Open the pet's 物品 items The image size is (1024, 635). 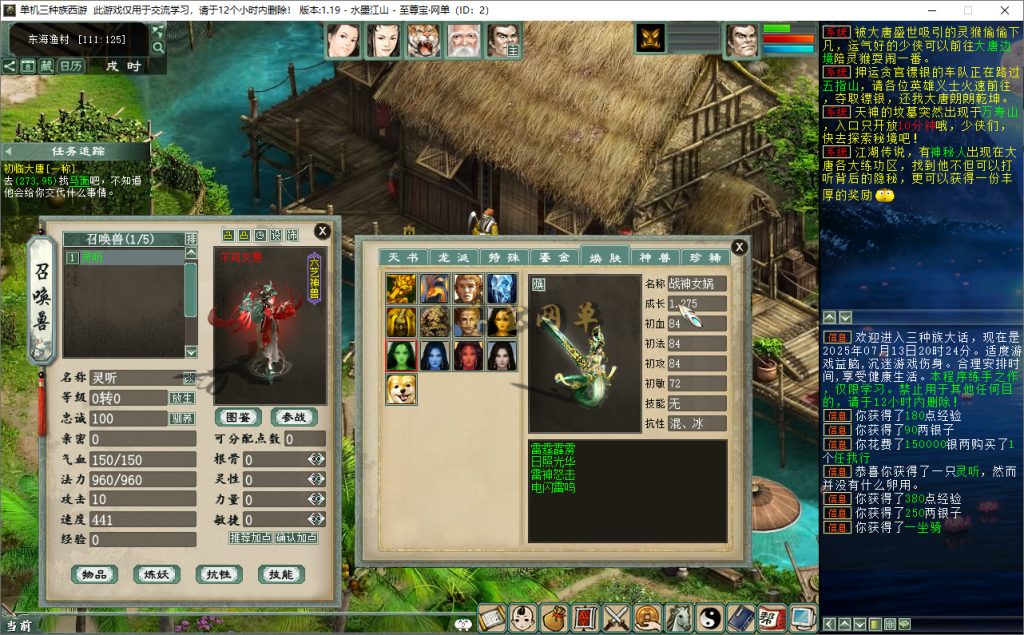[x=94, y=574]
